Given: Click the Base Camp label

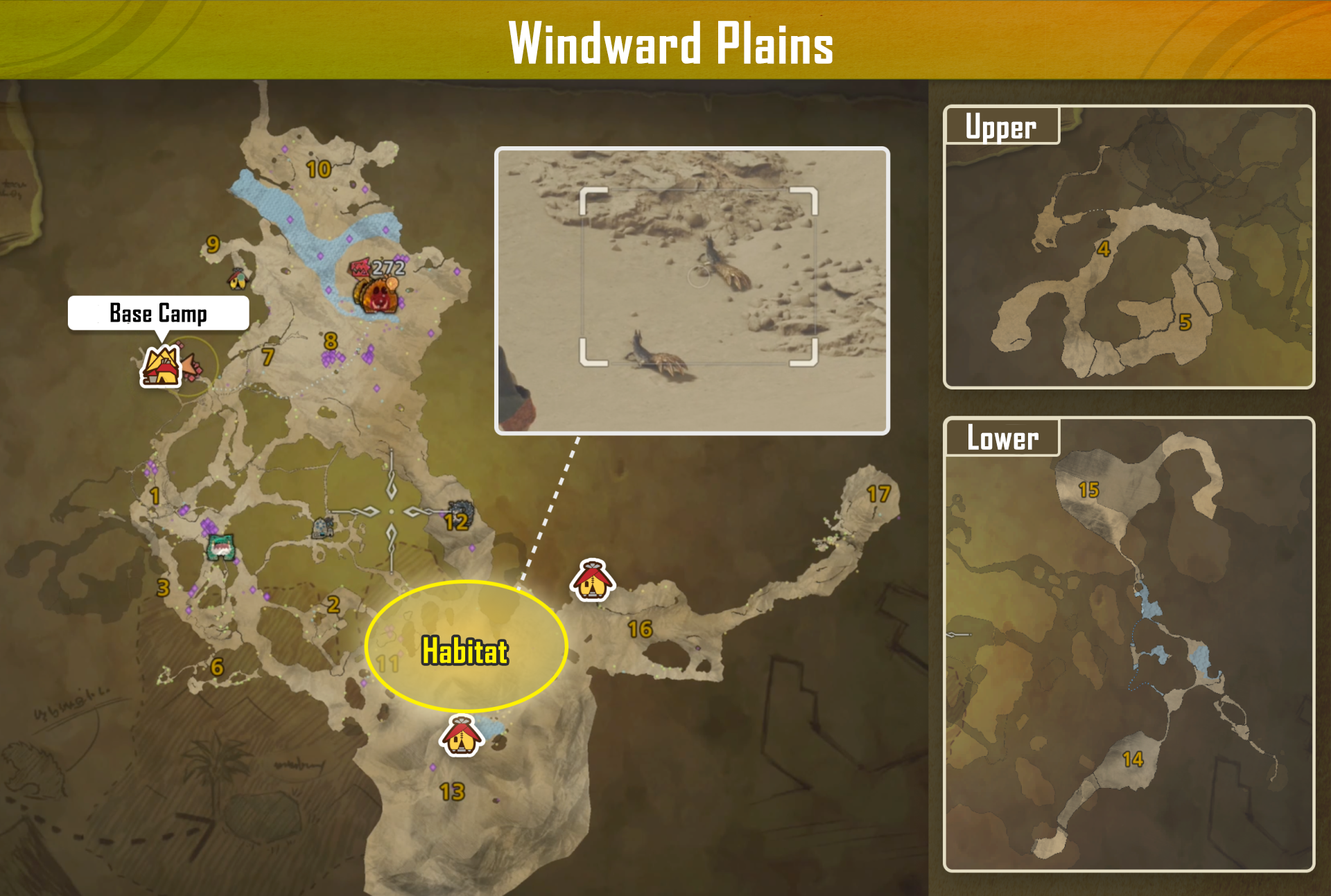Looking at the screenshot, I should 158,314.
